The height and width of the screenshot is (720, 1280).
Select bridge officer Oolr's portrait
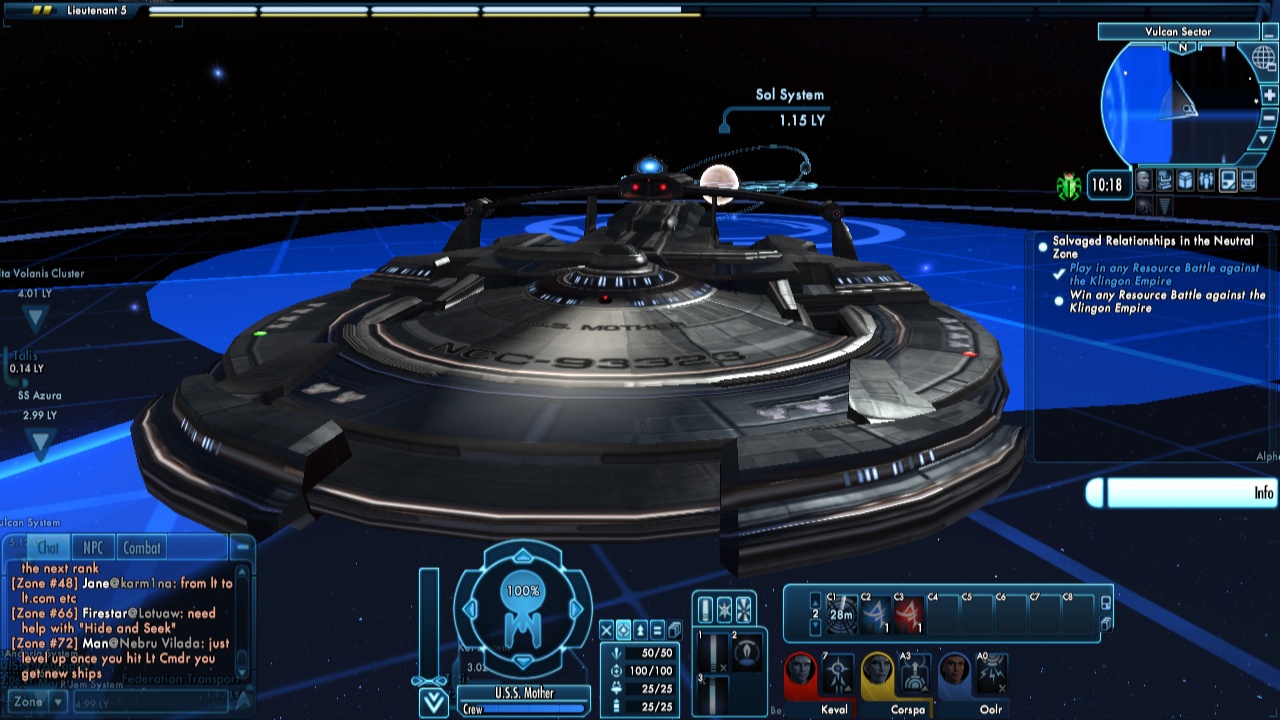(955, 672)
